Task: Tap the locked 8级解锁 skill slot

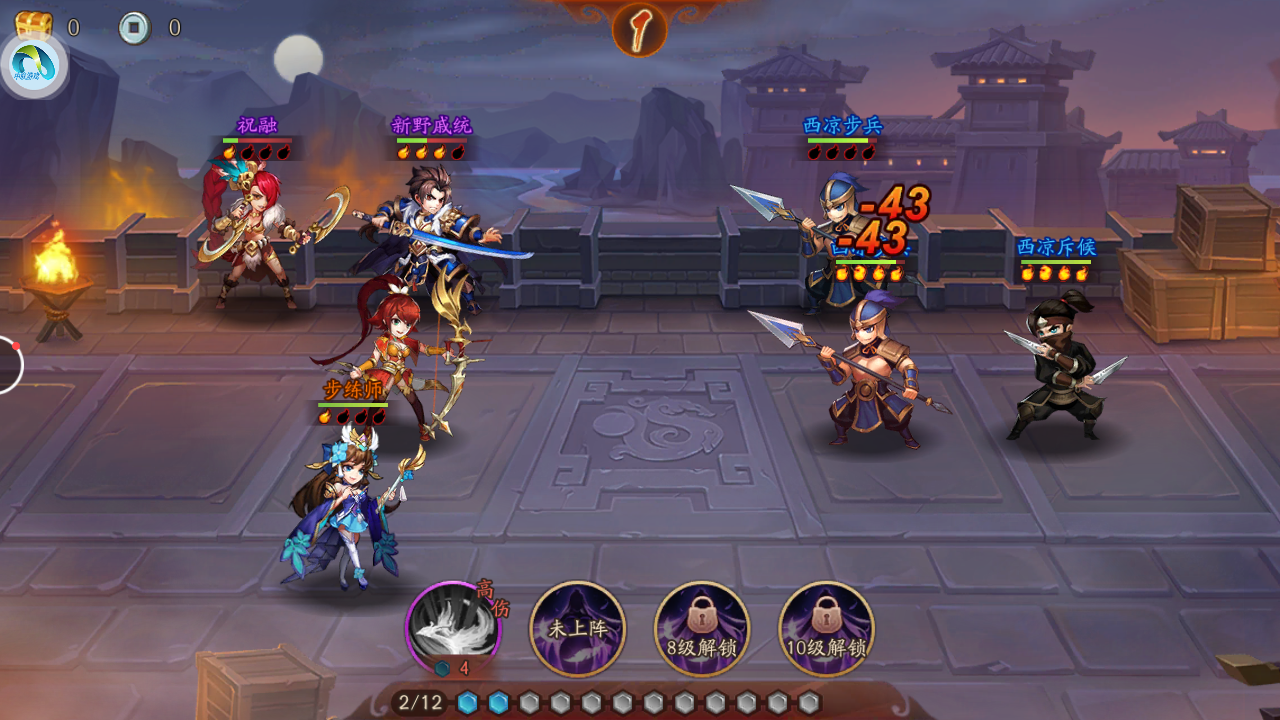Action: tap(702, 629)
